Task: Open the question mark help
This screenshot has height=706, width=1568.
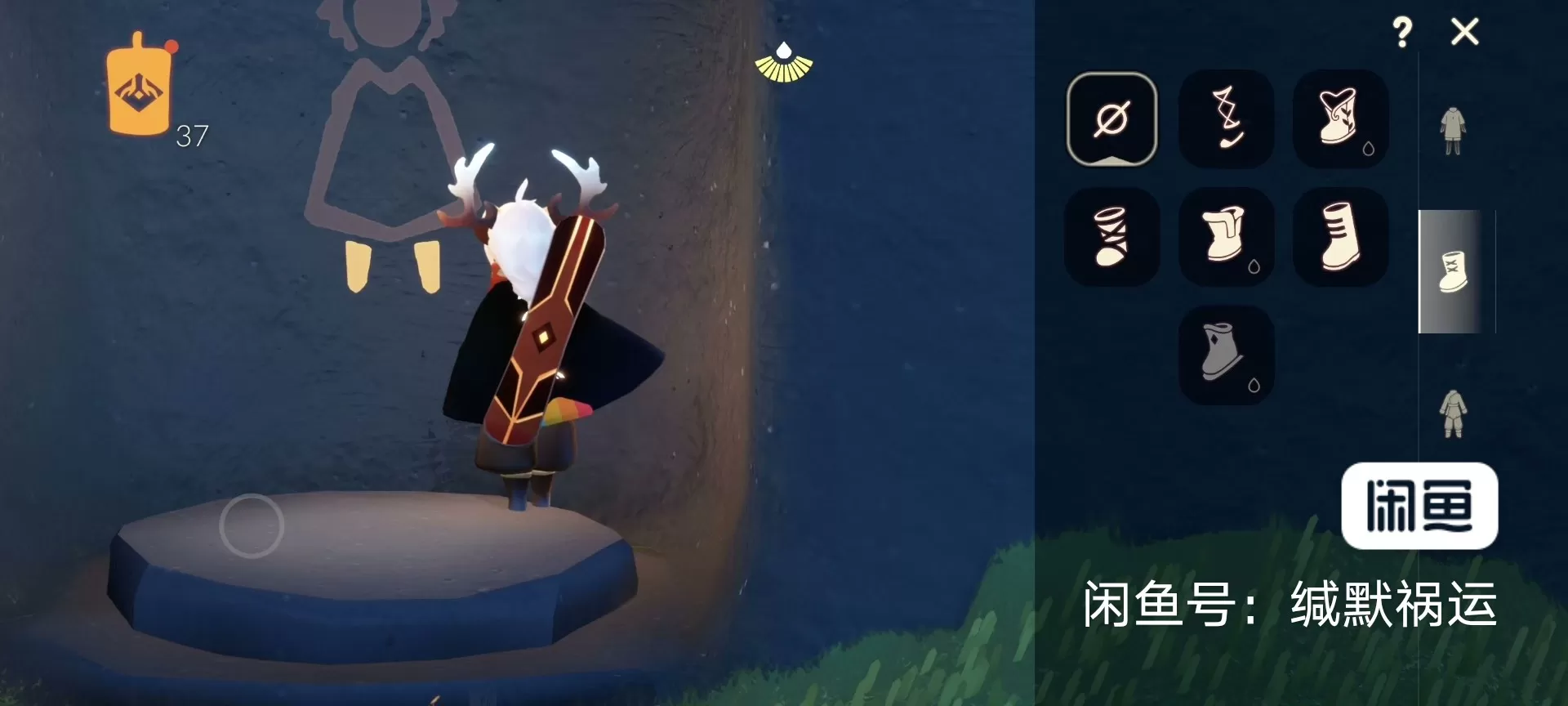Action: tap(1402, 33)
